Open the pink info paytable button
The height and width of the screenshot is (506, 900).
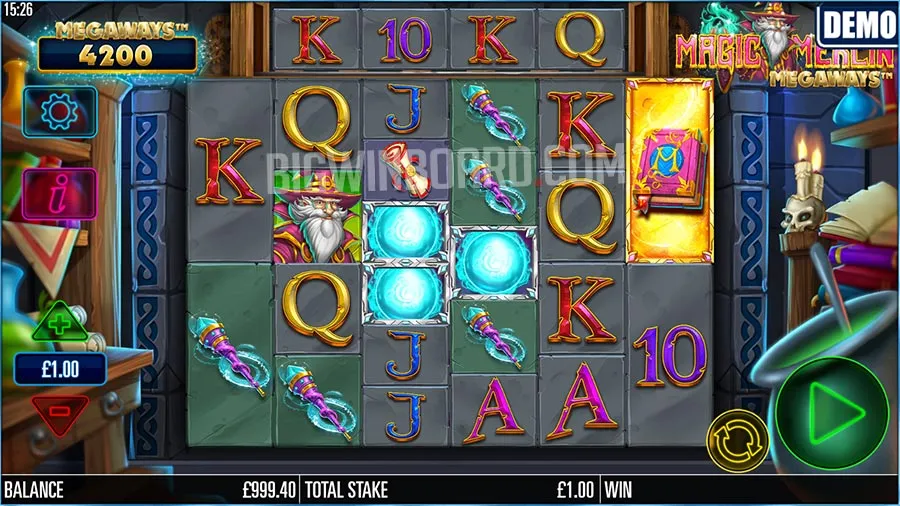[59, 193]
